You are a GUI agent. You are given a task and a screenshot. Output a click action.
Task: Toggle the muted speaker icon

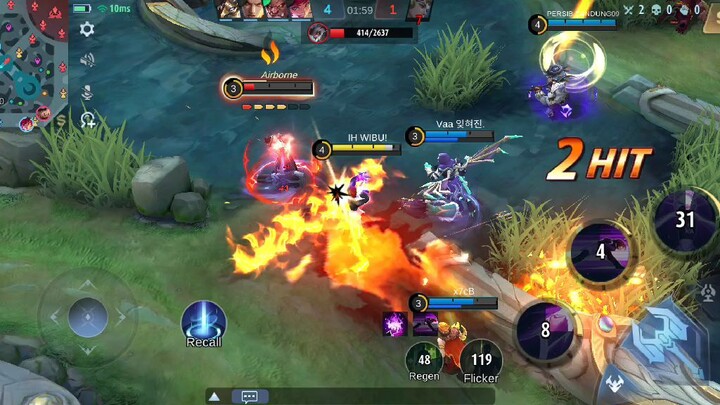(87, 60)
